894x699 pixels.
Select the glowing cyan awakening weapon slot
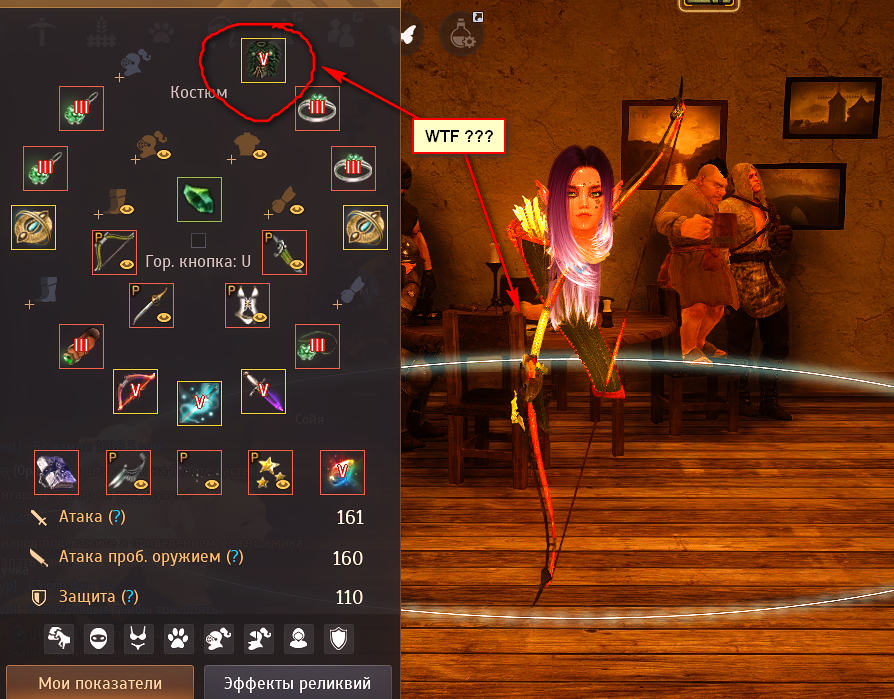point(199,402)
